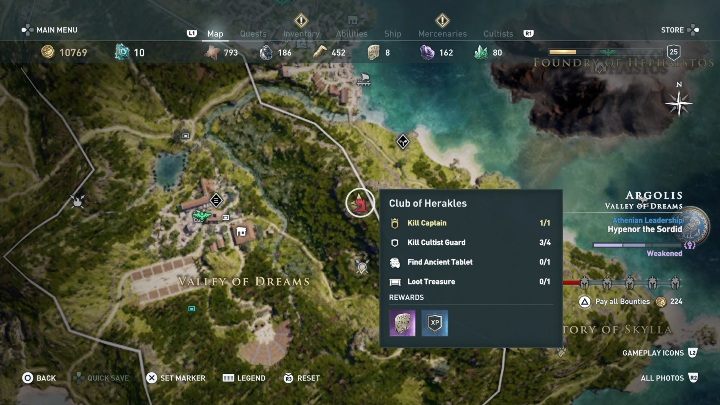Viewport: 720px width, 405px height.
Task: Open the Cultists tab
Action: coord(498,34)
